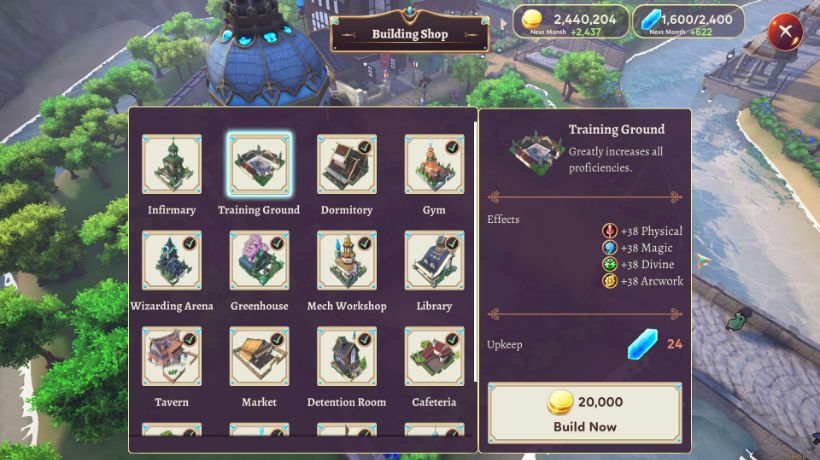
Task: Select the Dormitory building tile
Action: [x=347, y=165]
